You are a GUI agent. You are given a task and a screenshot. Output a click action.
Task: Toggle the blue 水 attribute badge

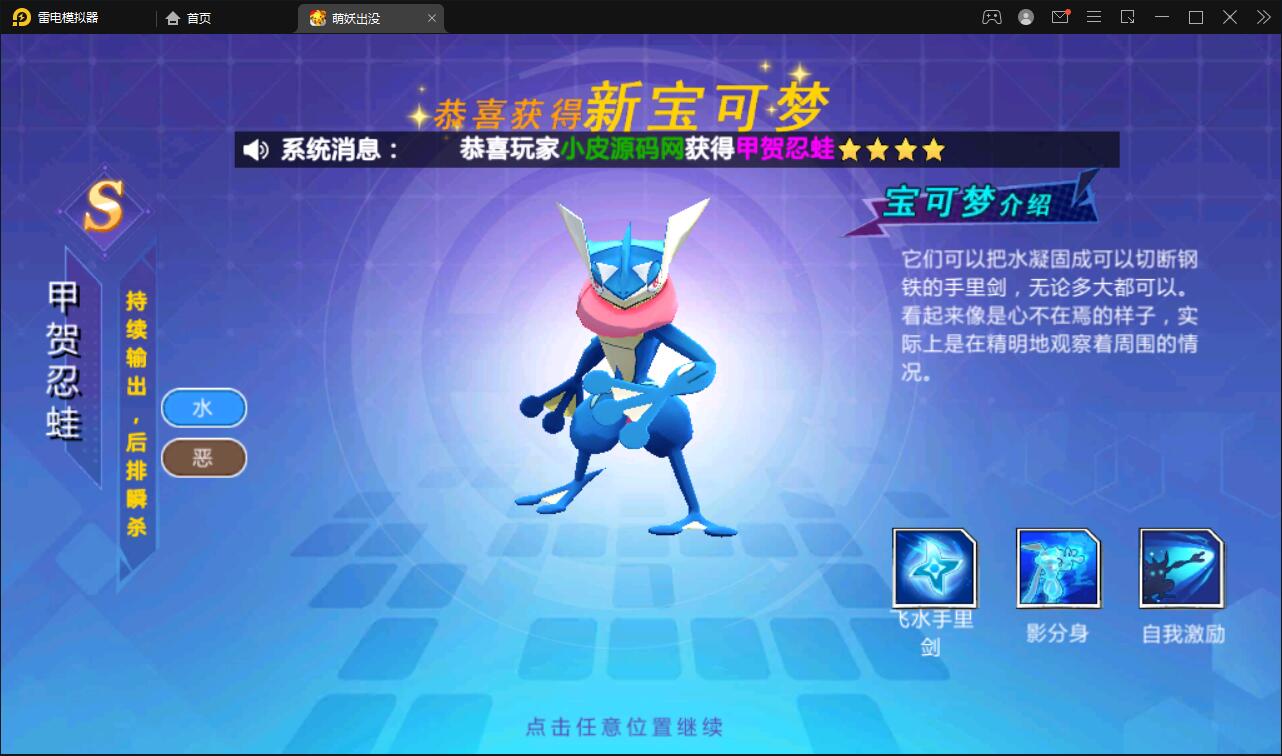click(203, 408)
